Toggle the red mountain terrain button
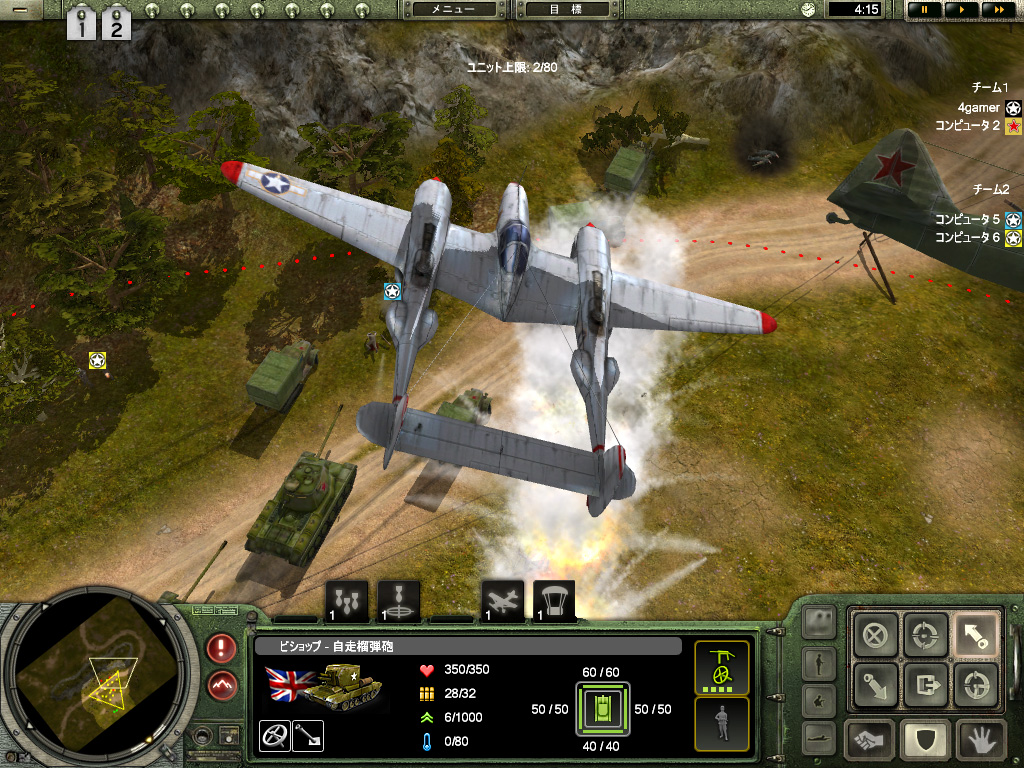The image size is (1024, 768). (222, 686)
